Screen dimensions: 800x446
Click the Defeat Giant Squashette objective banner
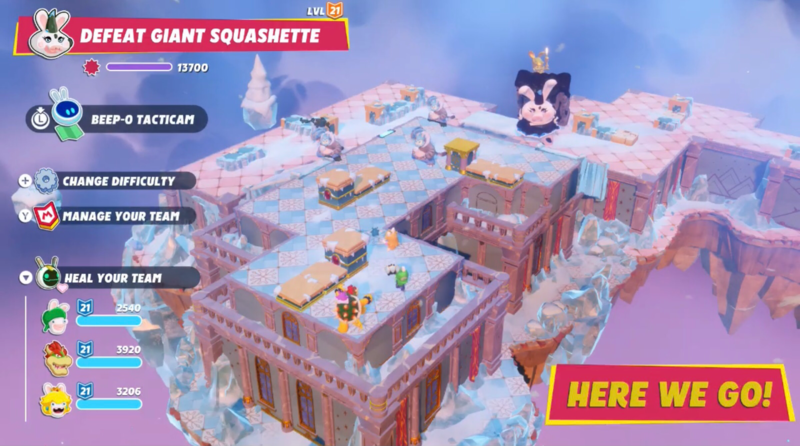click(x=200, y=36)
